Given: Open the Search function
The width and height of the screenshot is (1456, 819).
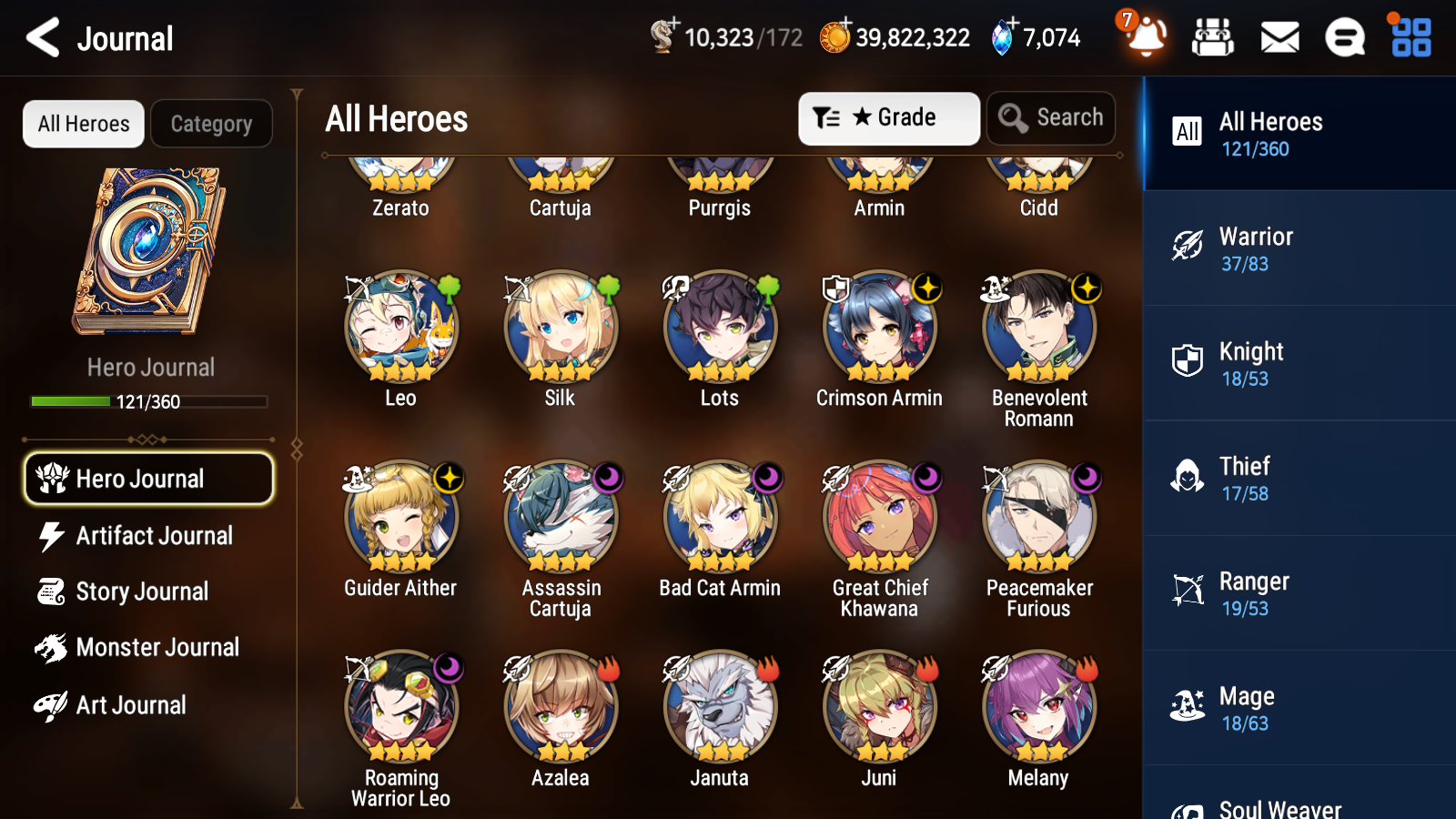Looking at the screenshot, I should [1050, 117].
